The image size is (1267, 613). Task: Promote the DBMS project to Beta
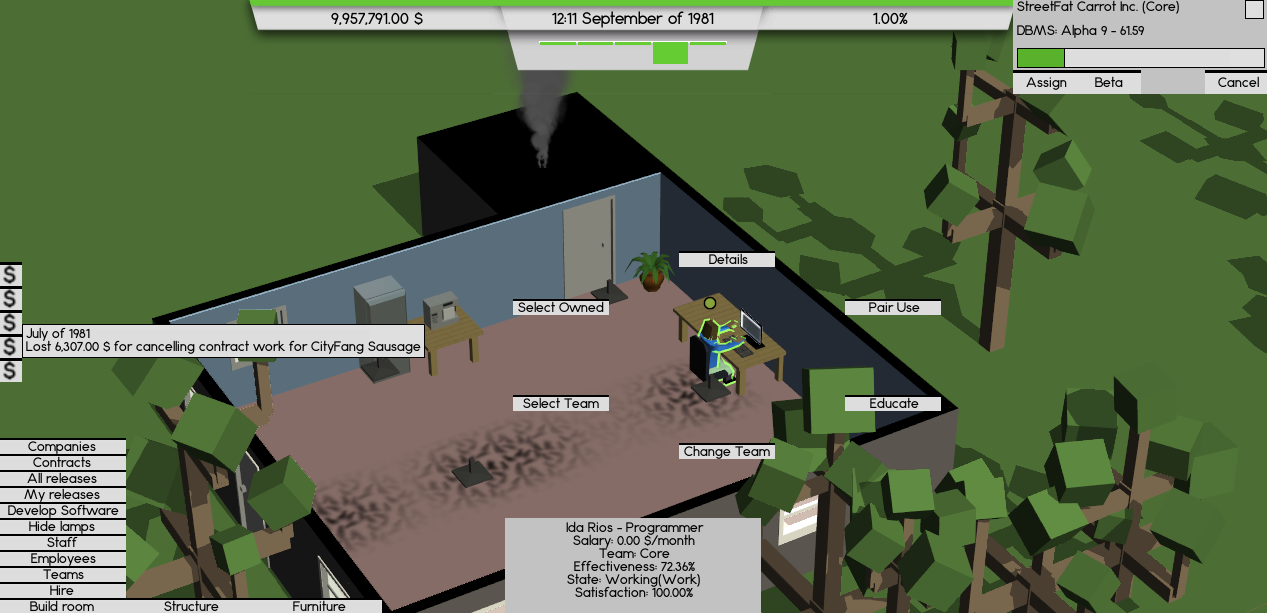(1108, 83)
